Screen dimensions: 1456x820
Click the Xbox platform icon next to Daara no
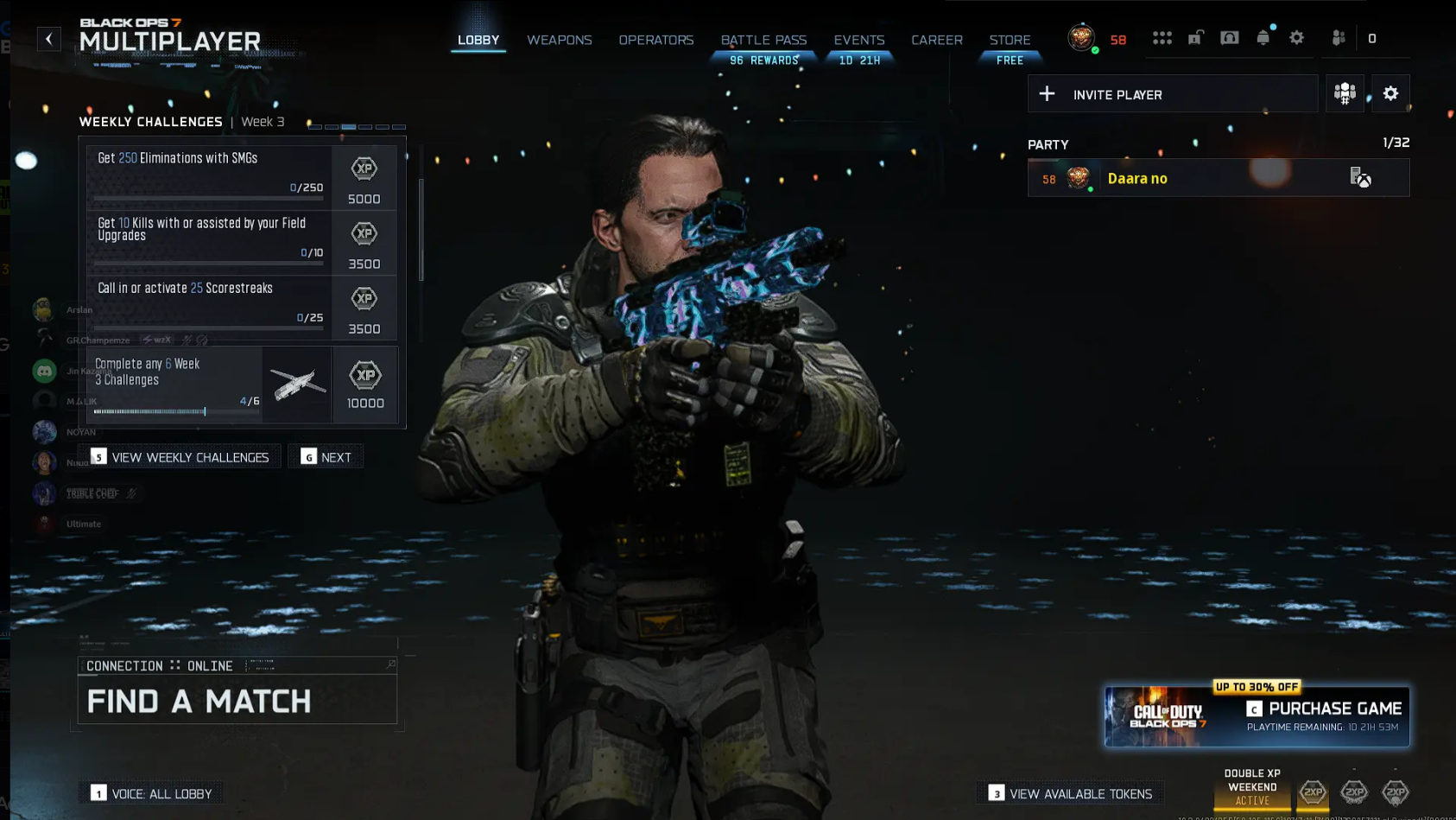(1363, 177)
